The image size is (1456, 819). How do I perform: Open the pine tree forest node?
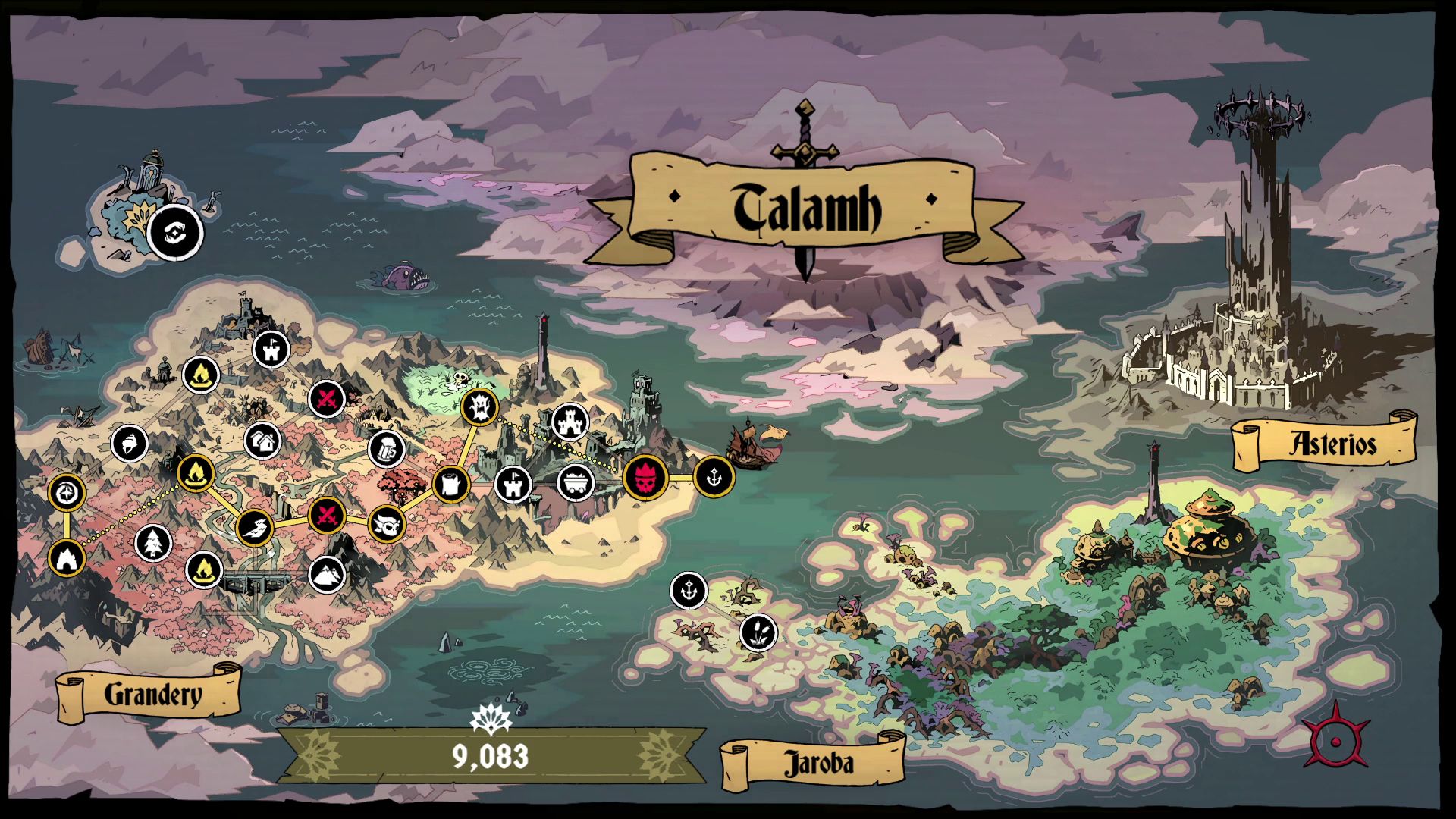(x=153, y=543)
